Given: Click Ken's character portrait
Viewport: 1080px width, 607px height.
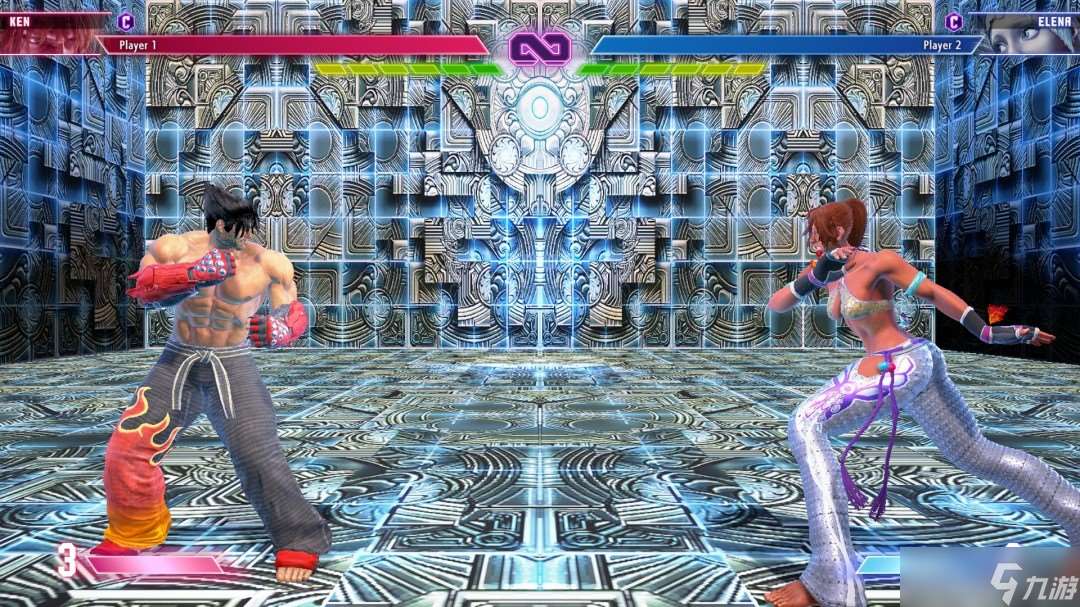Looking at the screenshot, I should [x=50, y=34].
